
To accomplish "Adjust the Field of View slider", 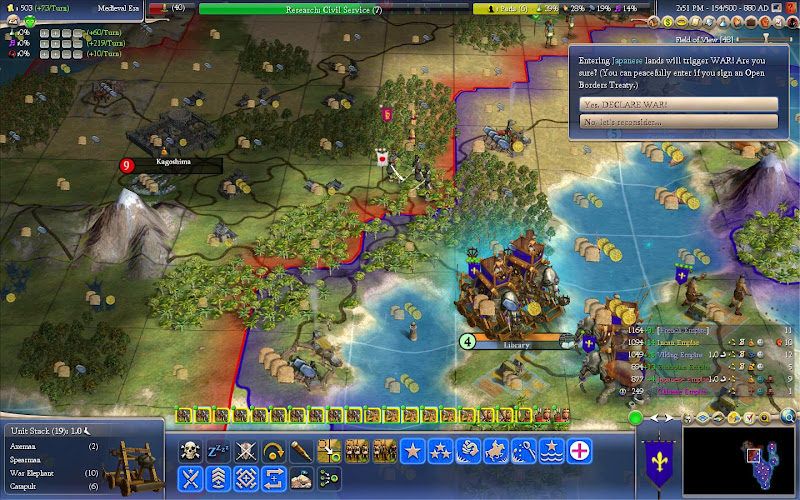I will coord(765,38).
